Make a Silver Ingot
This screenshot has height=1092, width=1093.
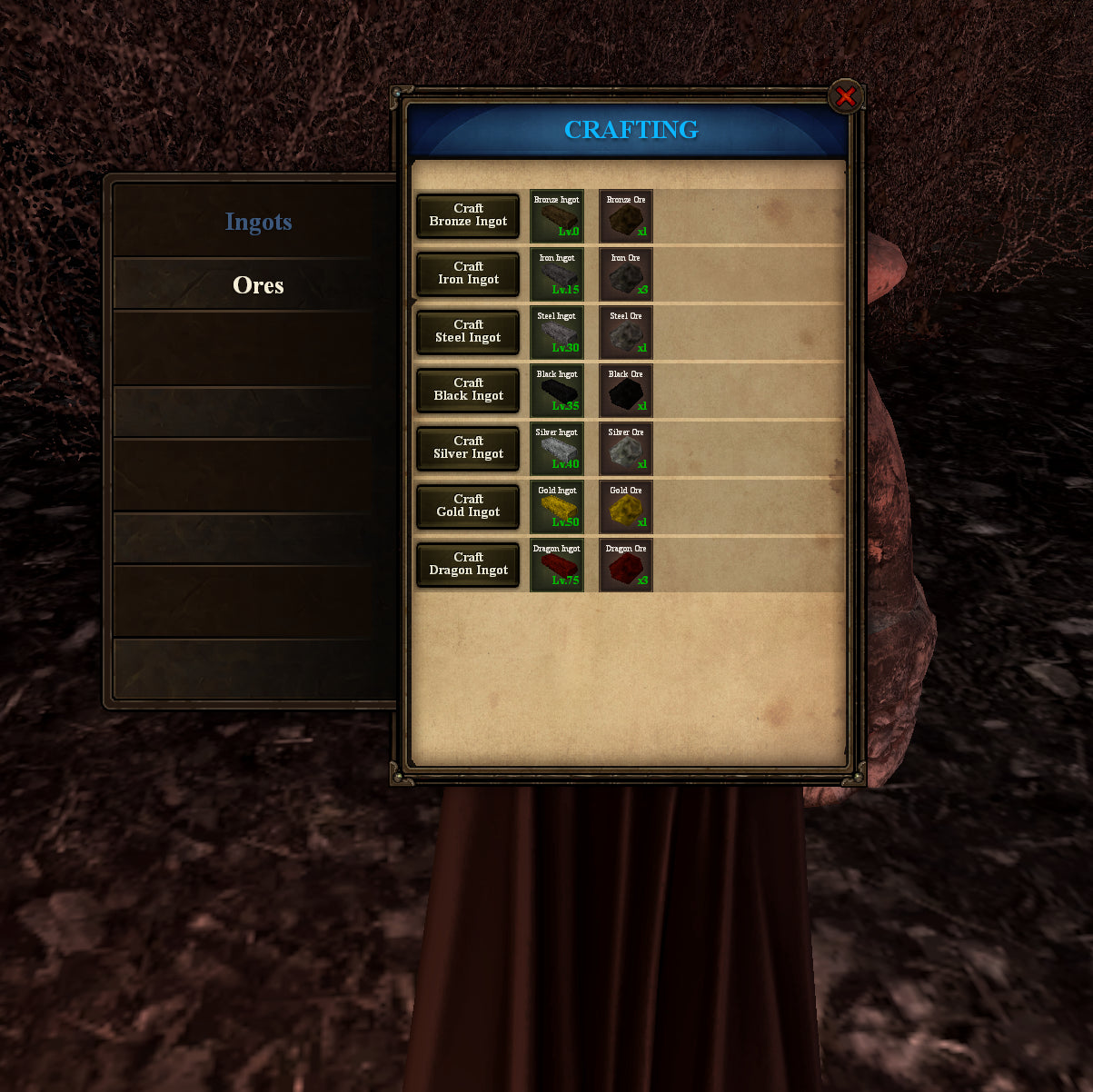tap(468, 448)
